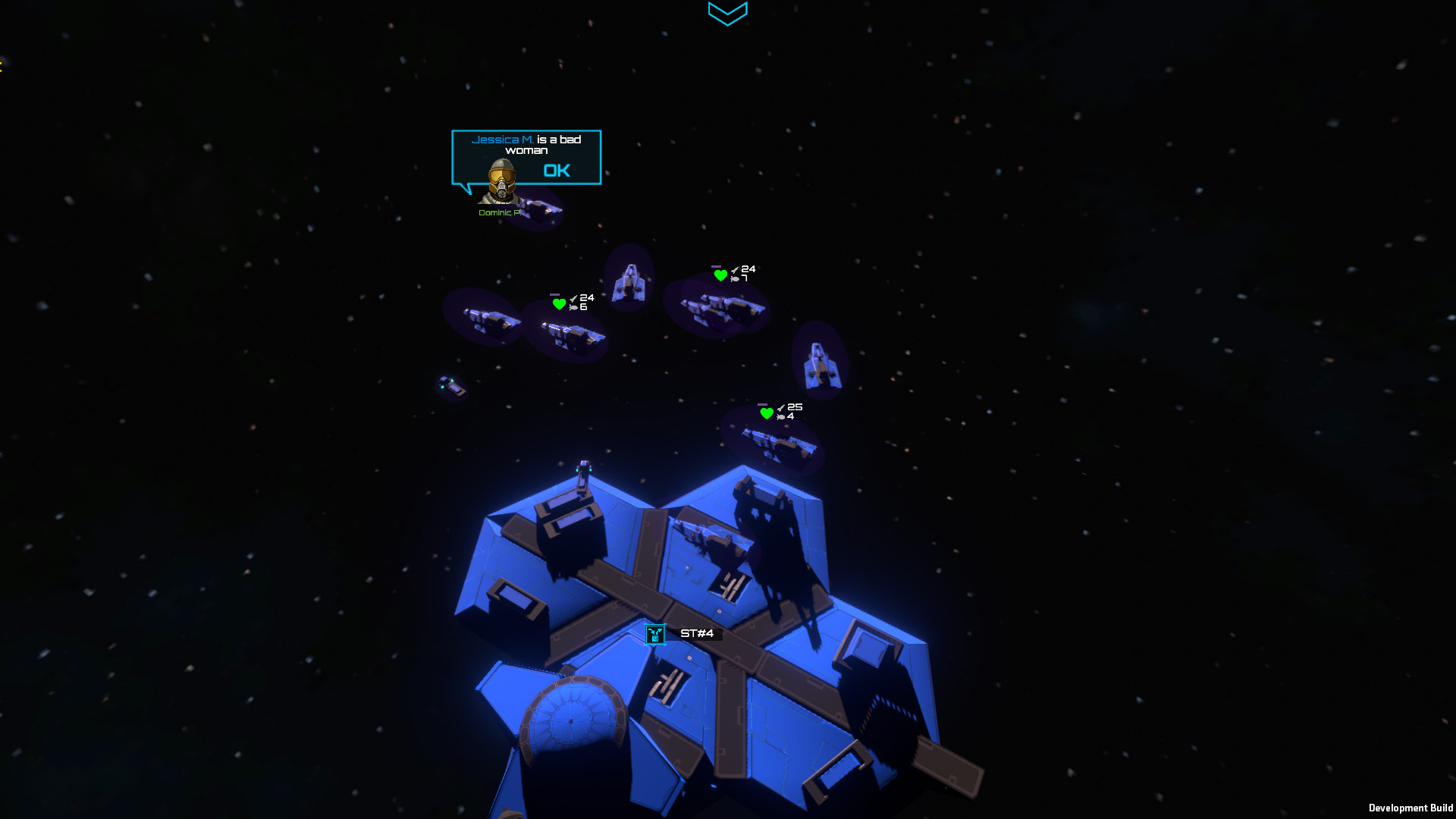Select the ST#4 station label
The width and height of the screenshot is (1456, 819).
(x=697, y=632)
